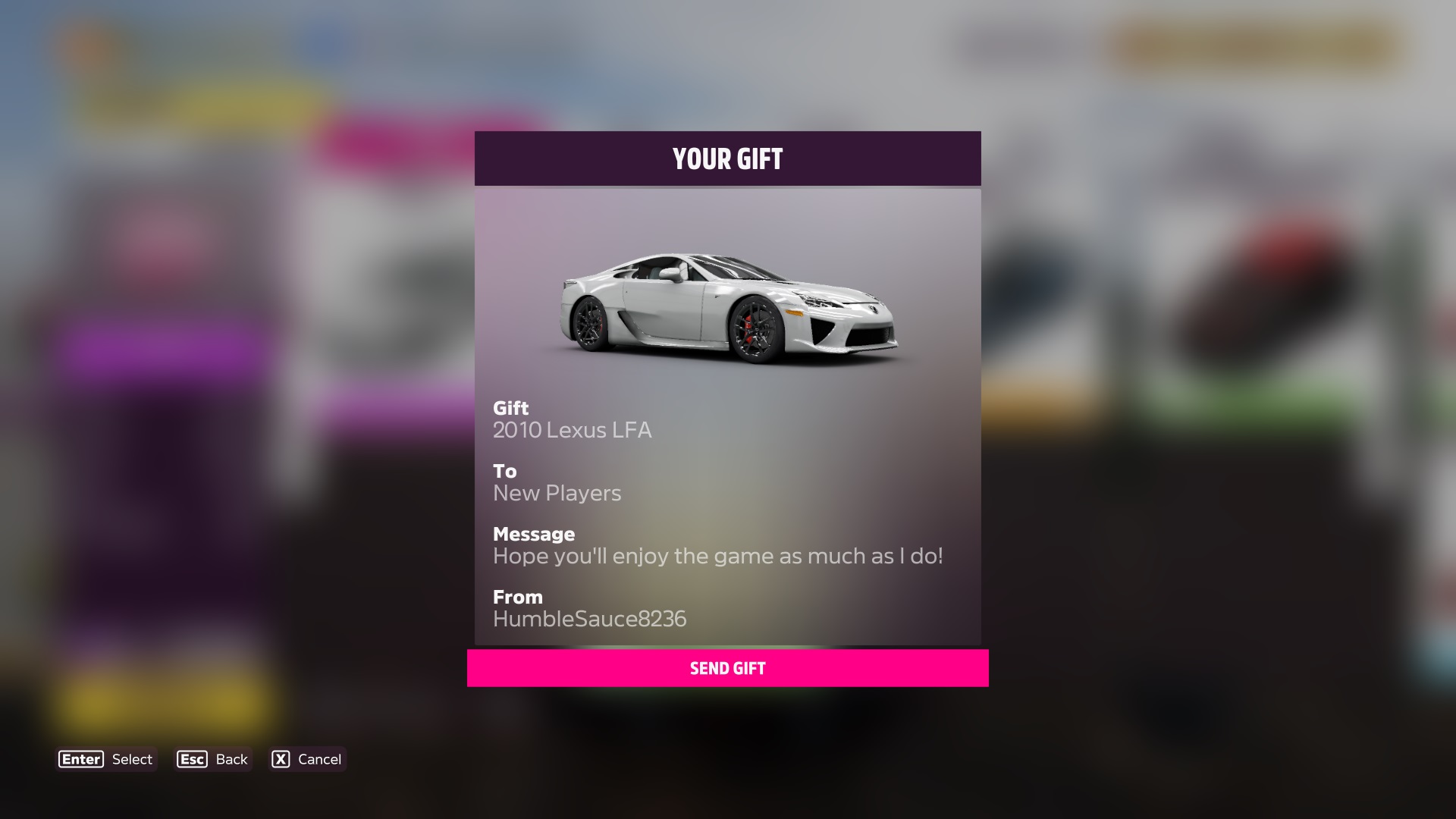This screenshot has width=1456, height=819.
Task: Click the Cancel label near X prompt
Action: pyautogui.click(x=319, y=759)
